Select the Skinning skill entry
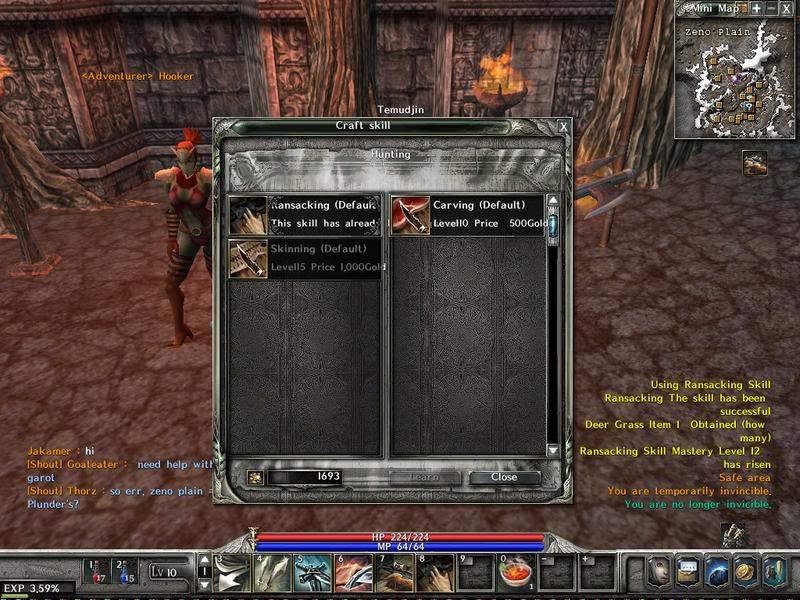This screenshot has width=800, height=600. click(304, 258)
